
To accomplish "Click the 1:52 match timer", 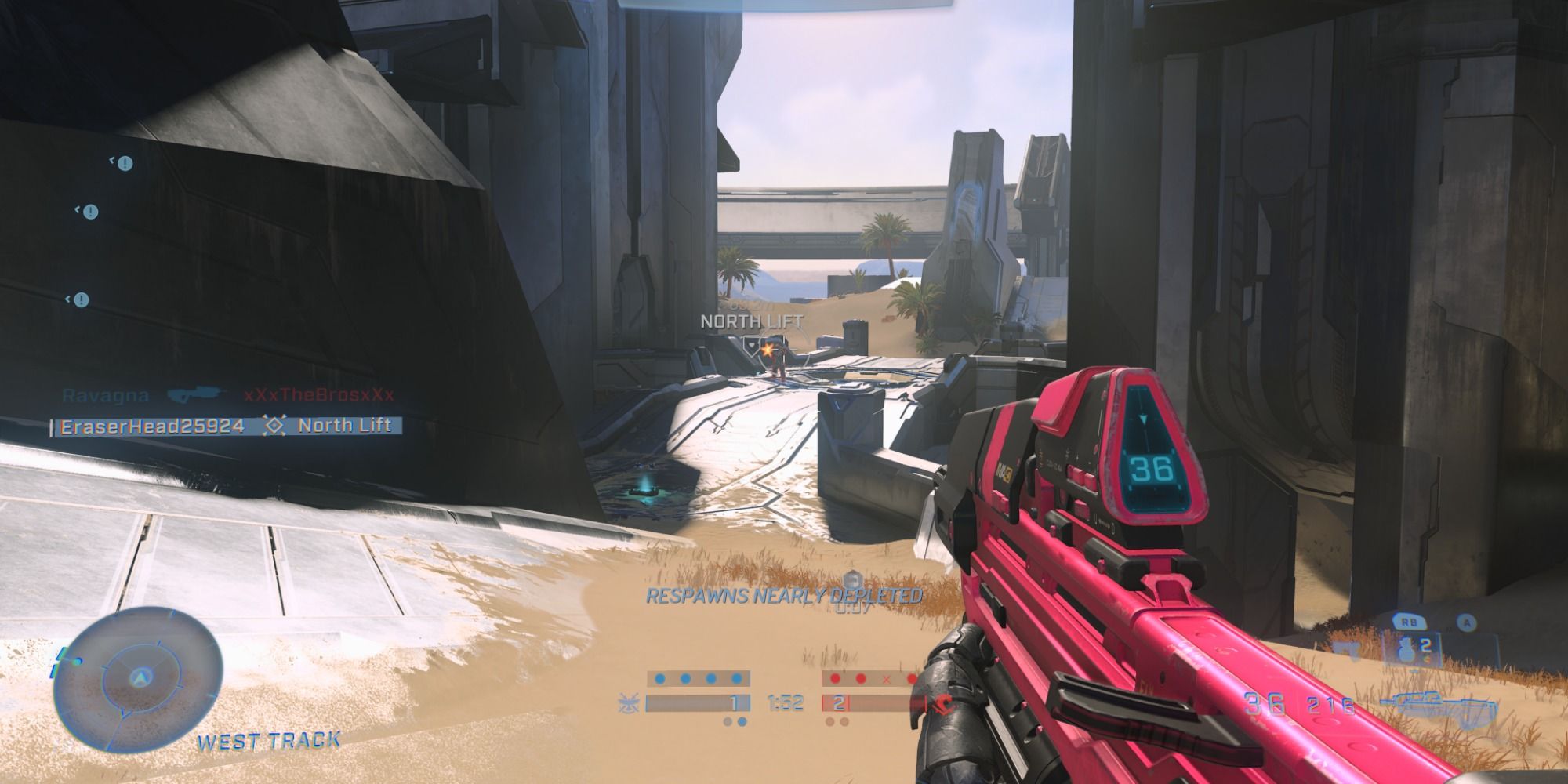I will click(786, 702).
